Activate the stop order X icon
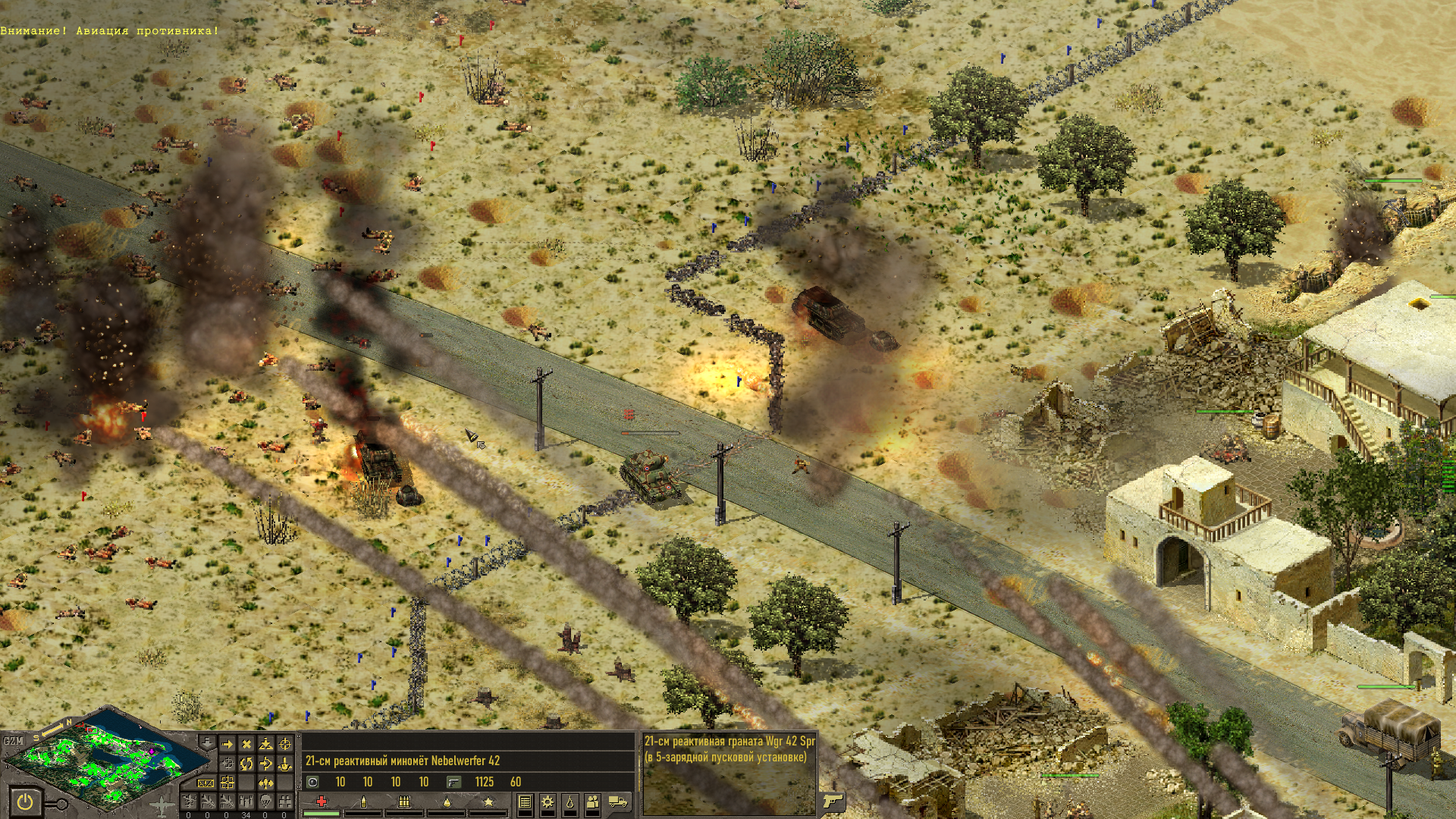 tap(246, 745)
